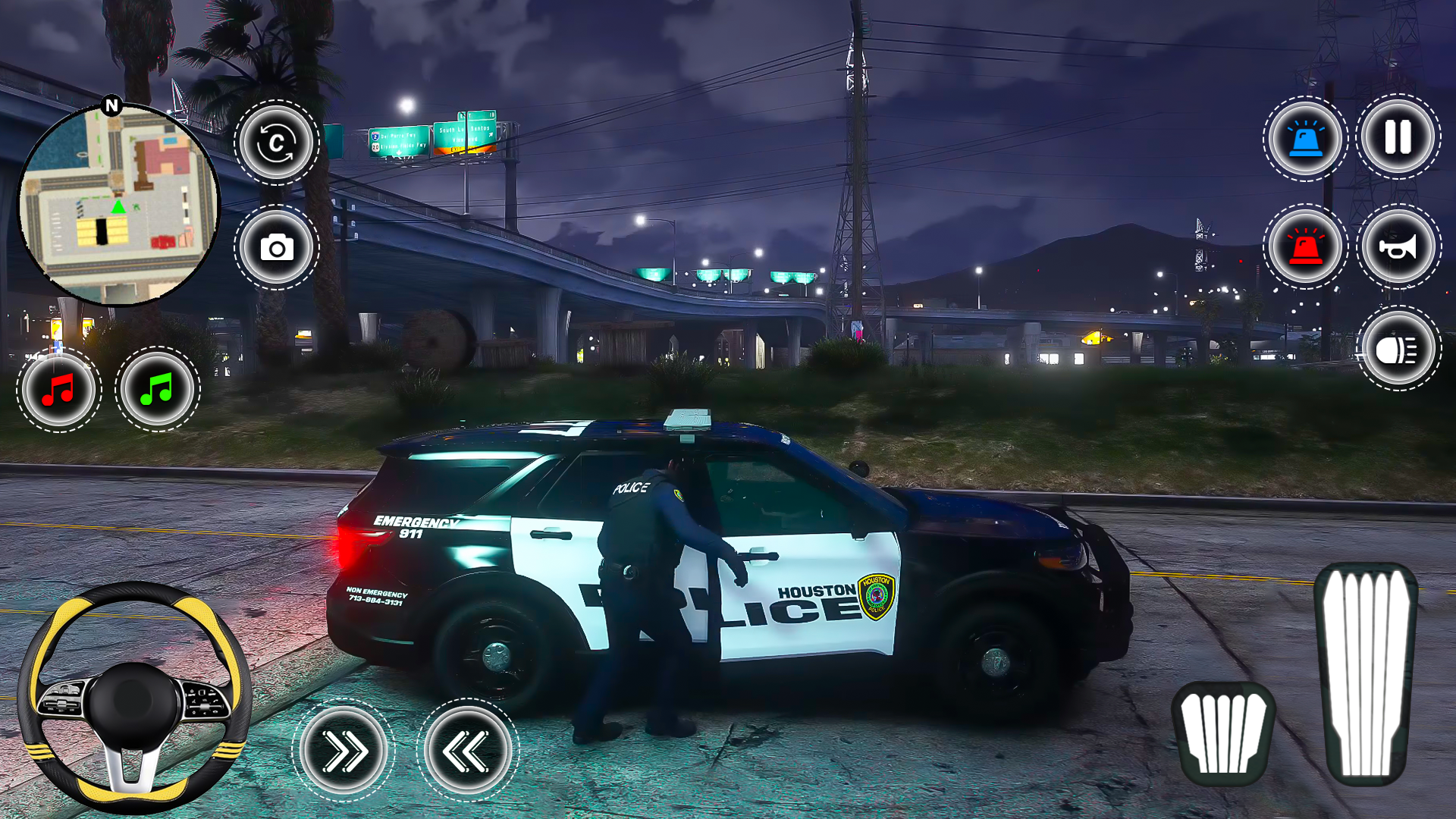Toggle the vehicle headlamp beam
Image resolution: width=1456 pixels, height=819 pixels.
pyautogui.click(x=1399, y=347)
